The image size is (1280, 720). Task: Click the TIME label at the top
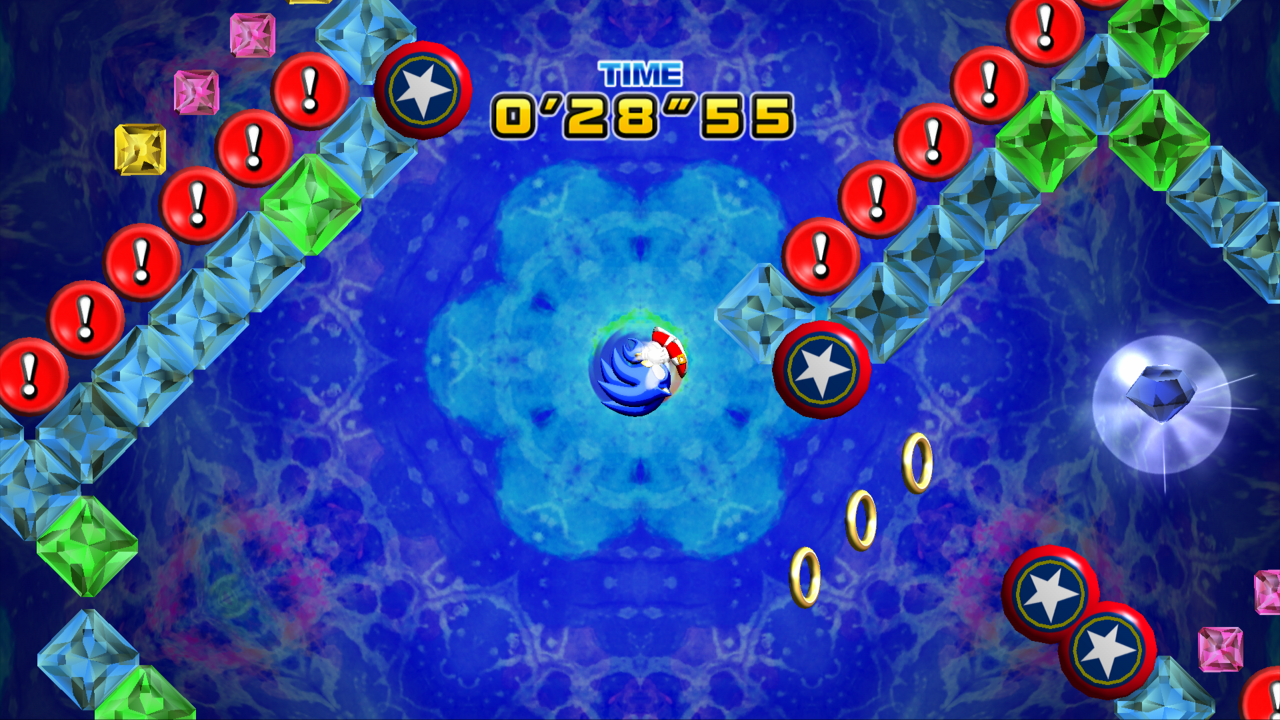point(640,73)
